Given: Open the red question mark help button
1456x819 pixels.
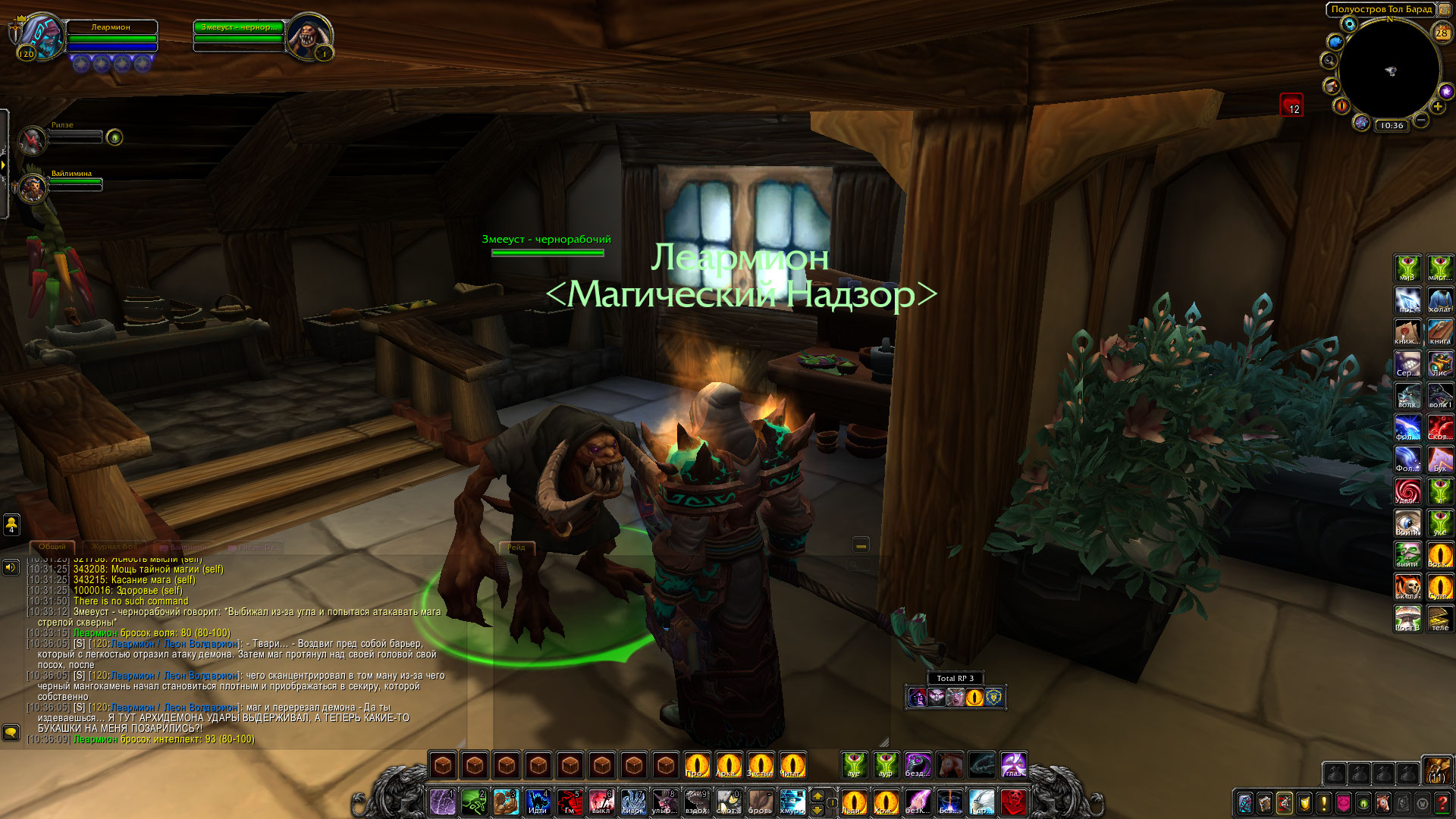Looking at the screenshot, I should pyautogui.click(x=1442, y=803).
